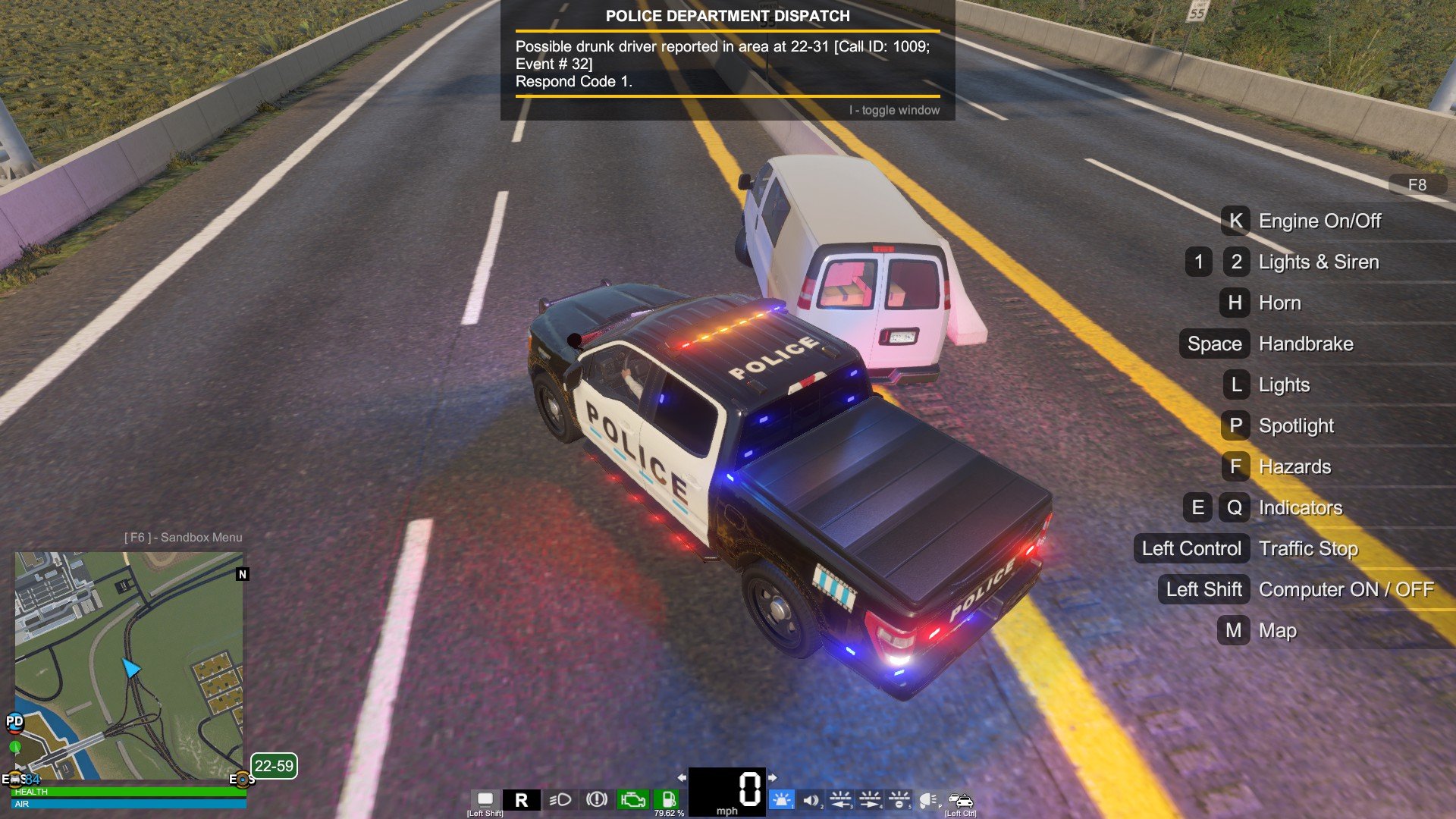Select the Police Department Dispatch window
Image resolution: width=1456 pixels, height=819 pixels.
coord(727,61)
